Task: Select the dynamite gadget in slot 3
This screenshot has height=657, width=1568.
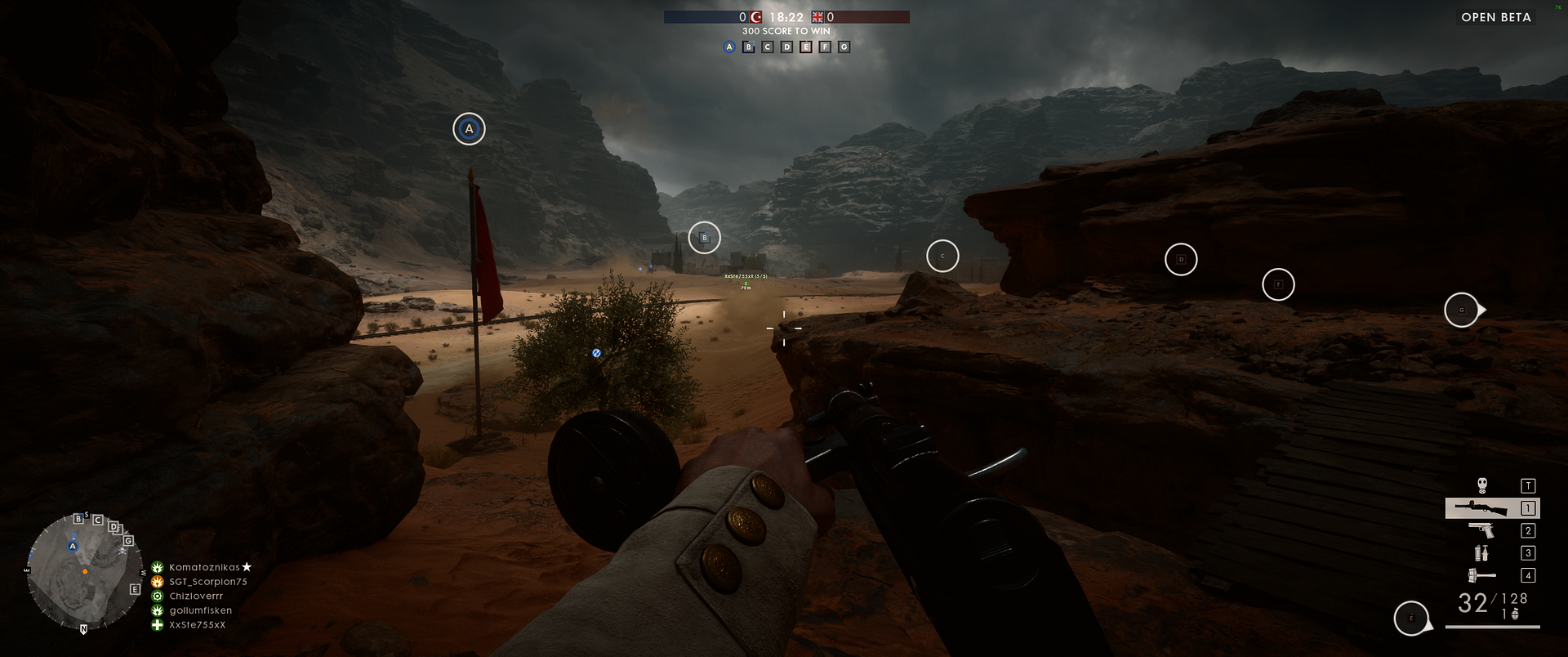Action: point(1481,553)
